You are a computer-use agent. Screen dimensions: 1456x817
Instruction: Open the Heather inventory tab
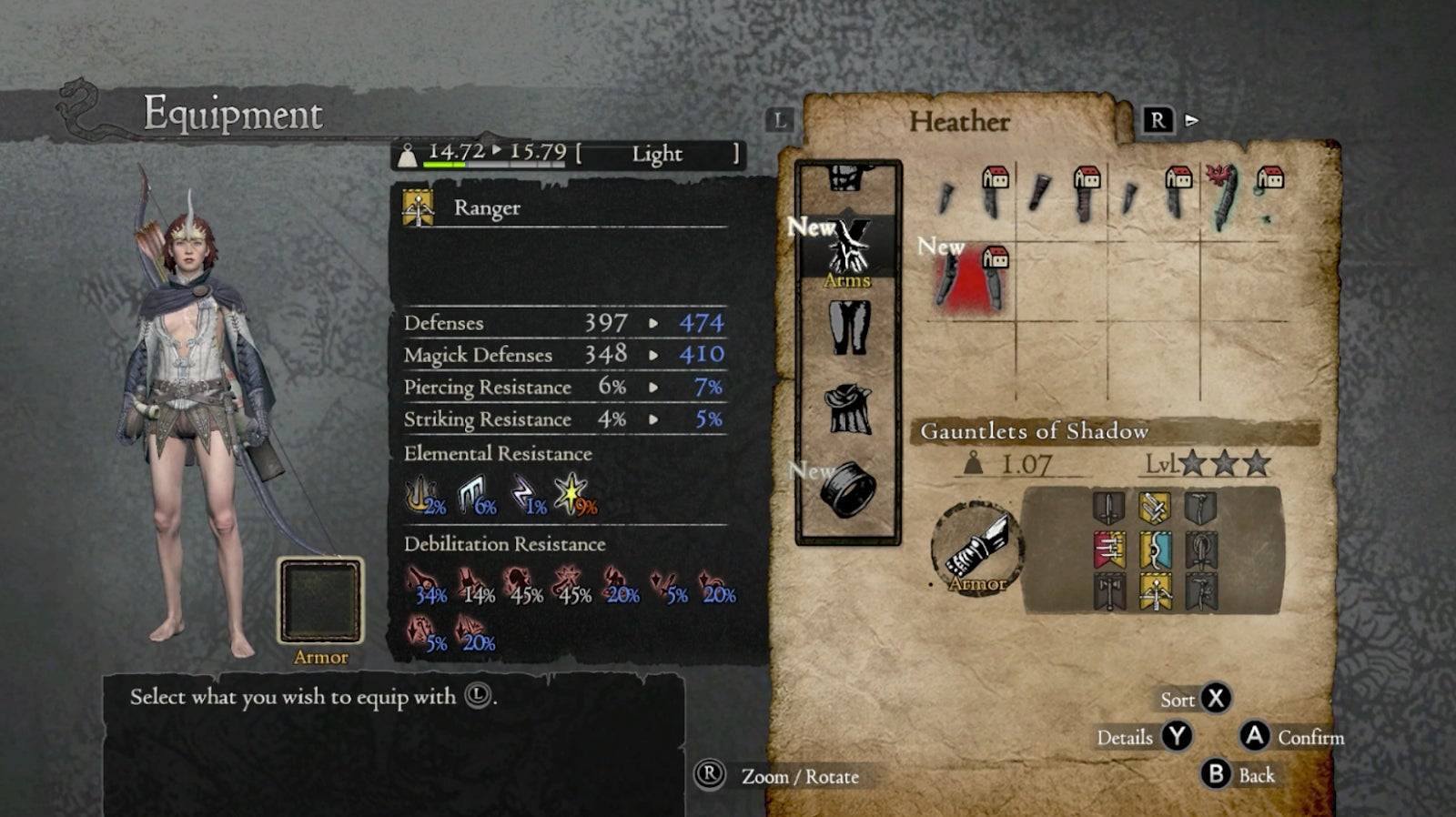pos(959,122)
